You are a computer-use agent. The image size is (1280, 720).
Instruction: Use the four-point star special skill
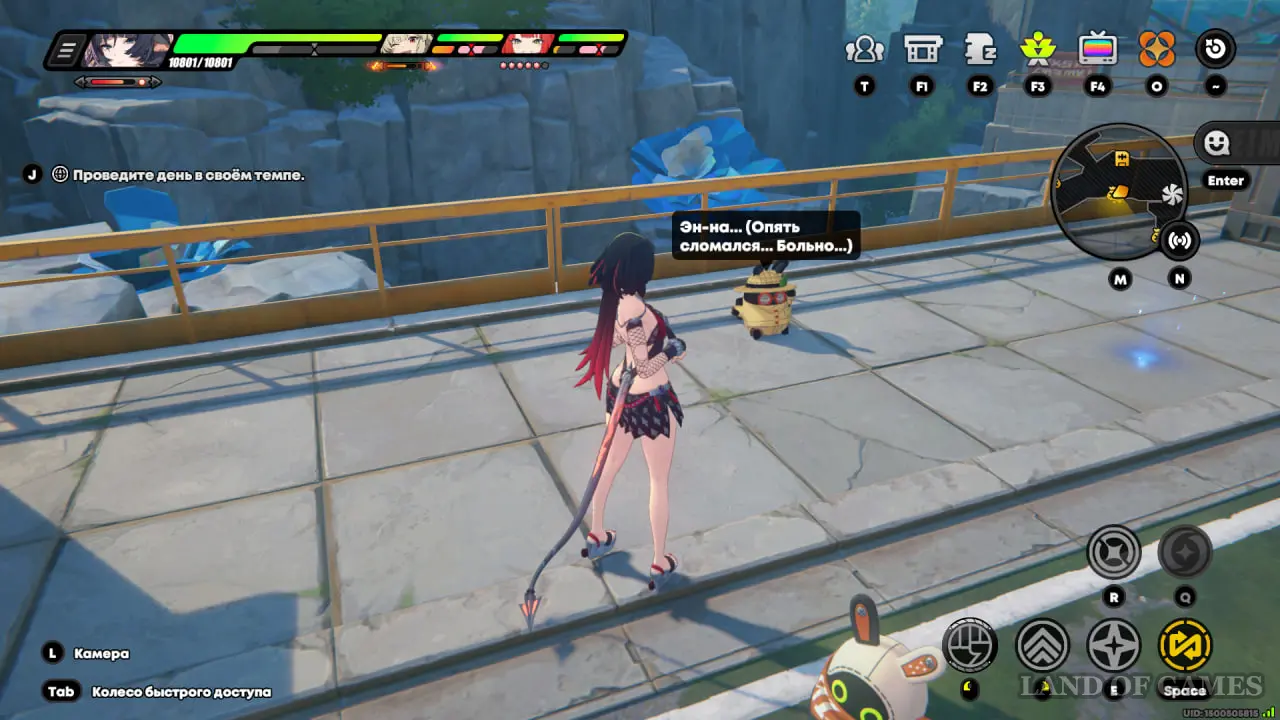pos(1114,645)
